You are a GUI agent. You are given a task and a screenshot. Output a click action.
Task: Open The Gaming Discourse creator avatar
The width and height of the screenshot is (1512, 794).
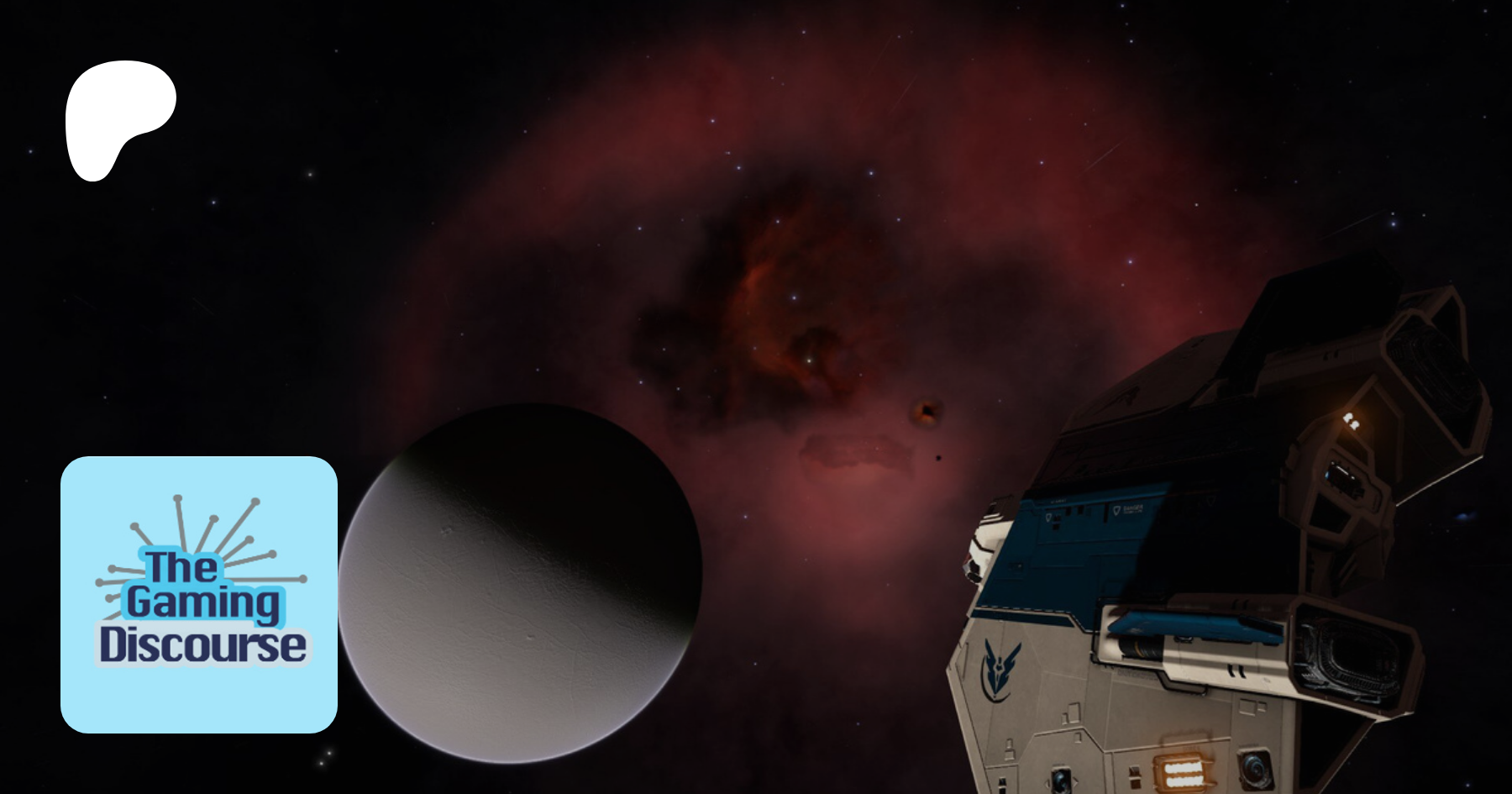[x=199, y=594]
